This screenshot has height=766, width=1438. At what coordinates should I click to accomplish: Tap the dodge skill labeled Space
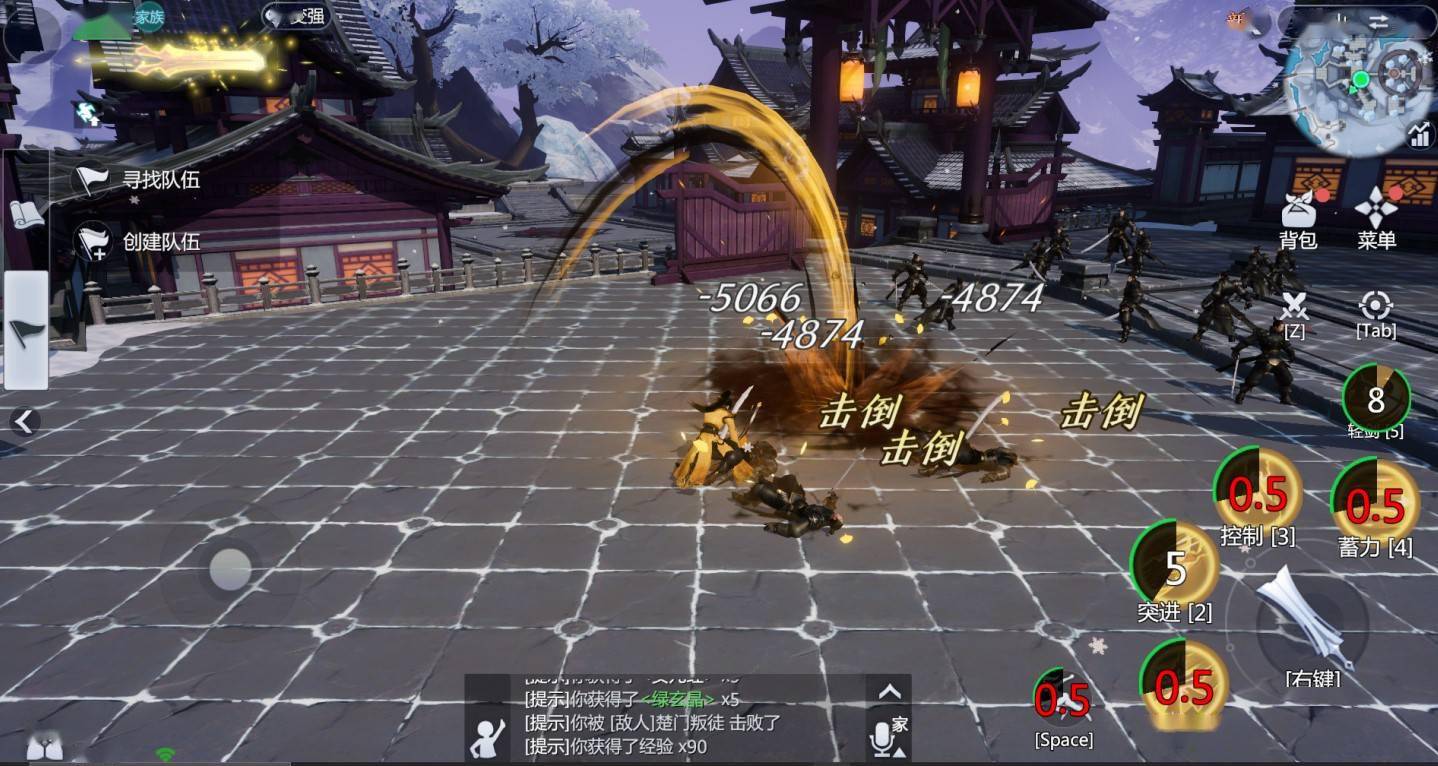click(1062, 700)
